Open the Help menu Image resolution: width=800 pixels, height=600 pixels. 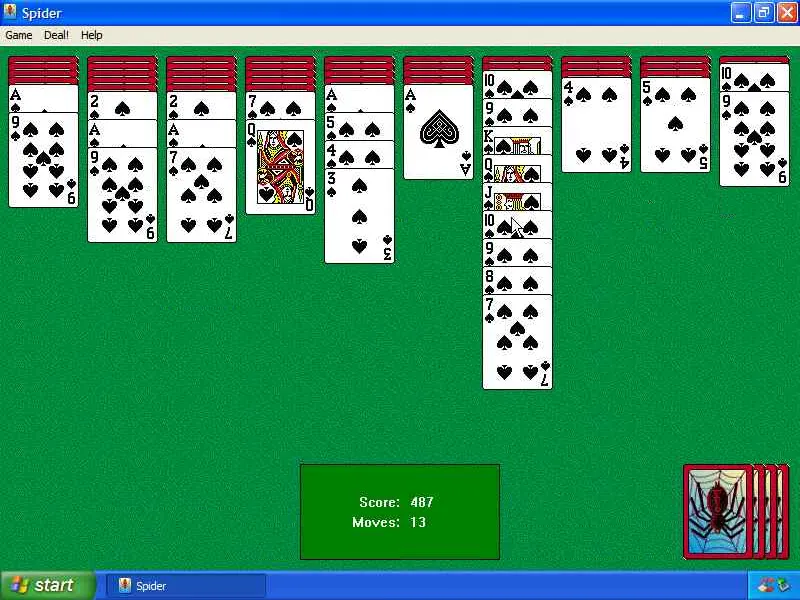tap(91, 35)
